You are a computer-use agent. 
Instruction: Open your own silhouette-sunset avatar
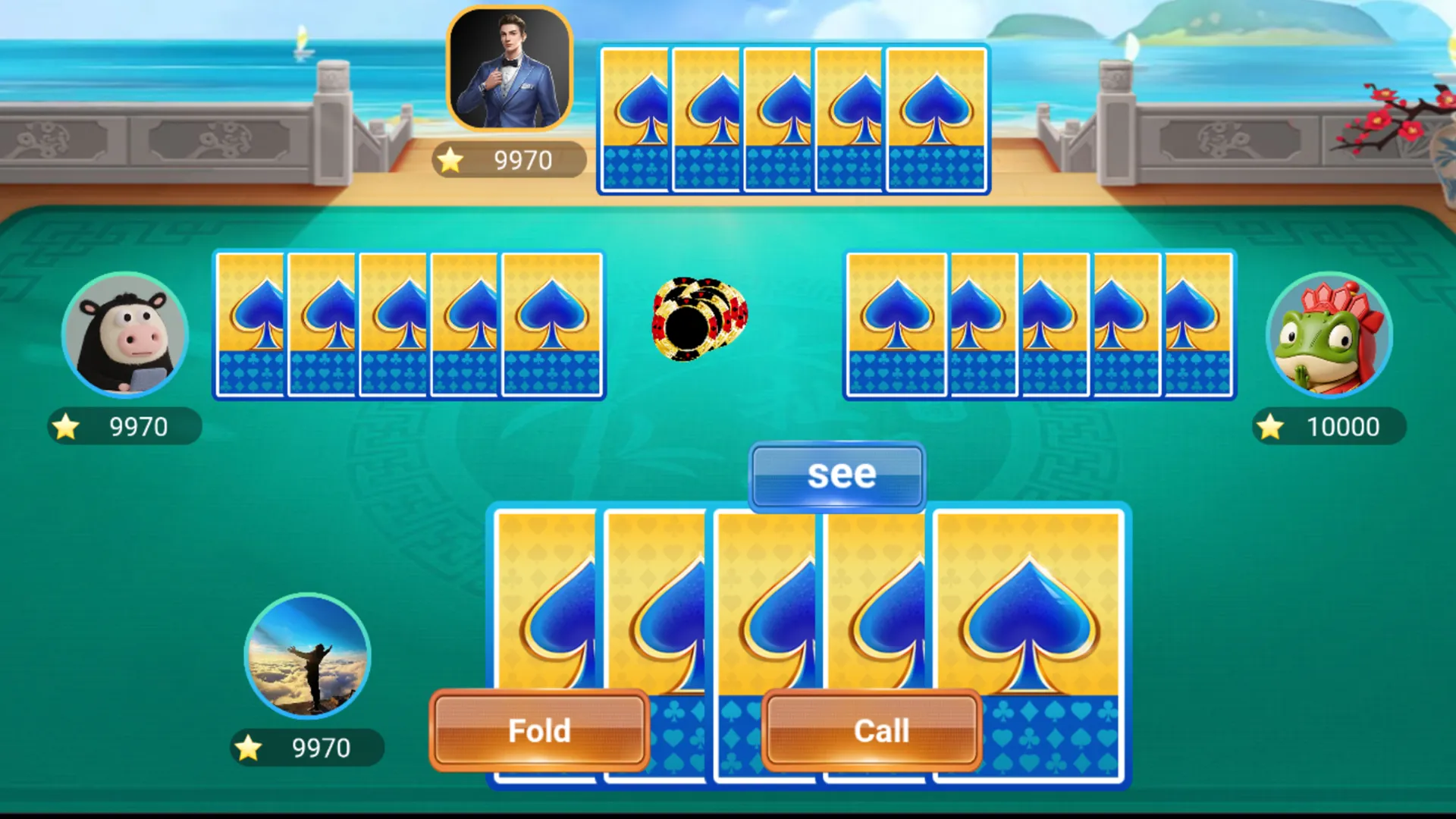point(308,656)
